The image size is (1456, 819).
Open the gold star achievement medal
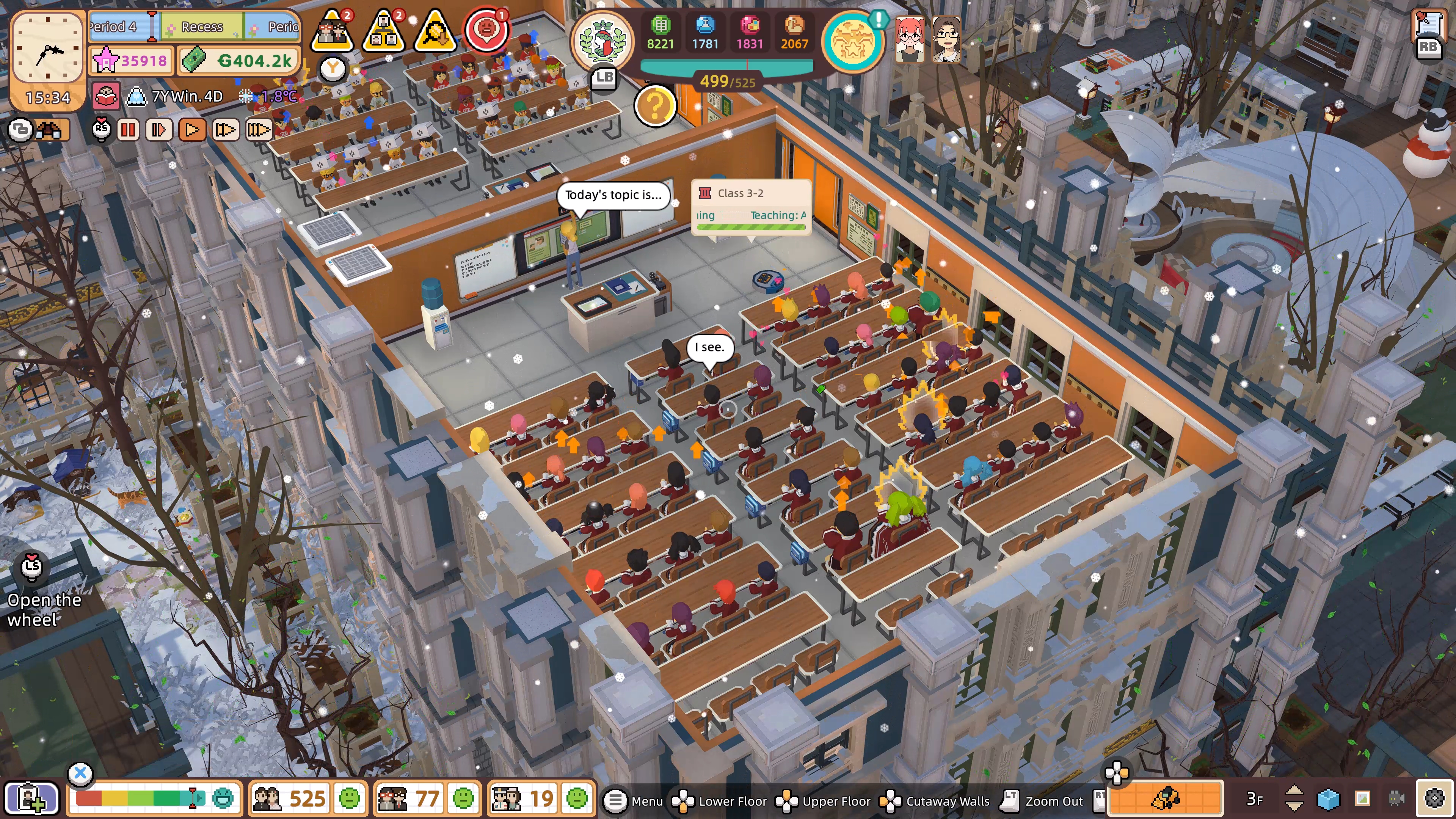[852, 42]
